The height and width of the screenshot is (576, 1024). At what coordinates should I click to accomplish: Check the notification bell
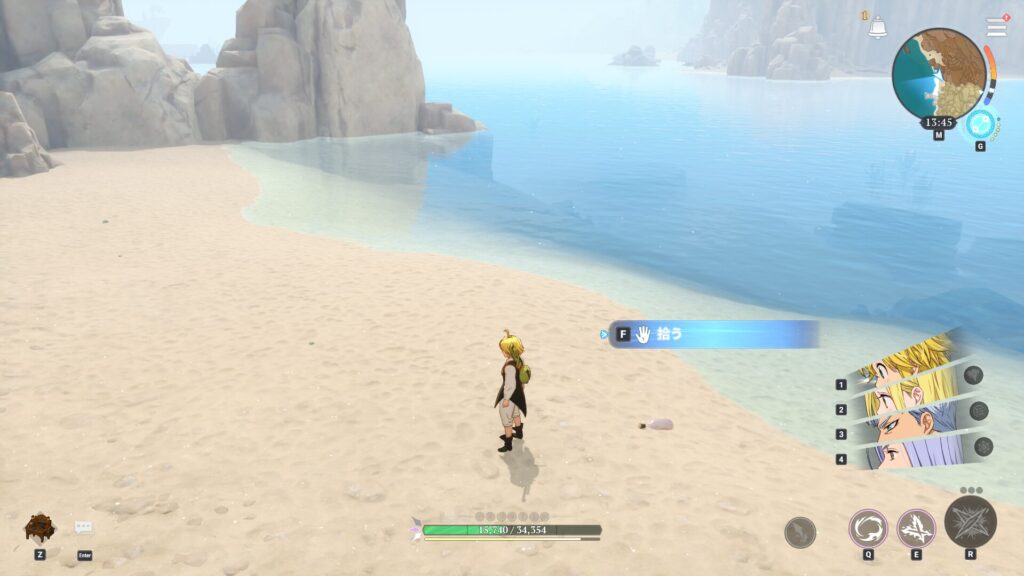click(877, 28)
